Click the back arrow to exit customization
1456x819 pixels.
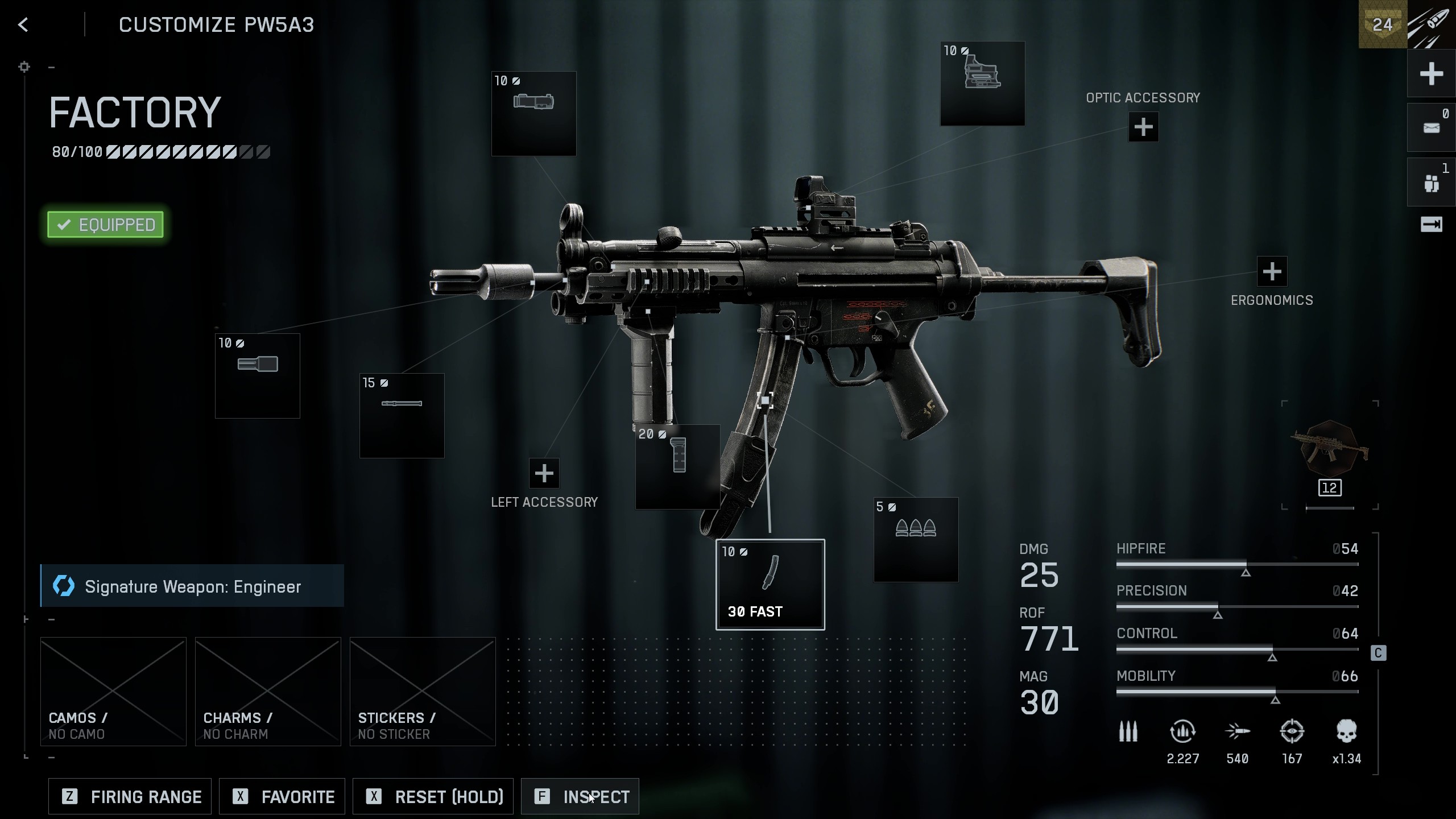[x=23, y=24]
